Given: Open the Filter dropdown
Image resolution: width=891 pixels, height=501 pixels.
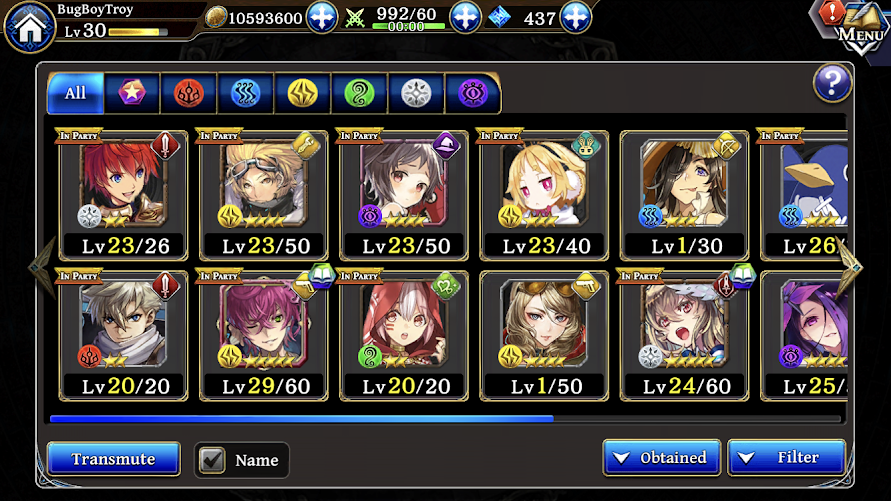Looking at the screenshot, I should pos(786,458).
